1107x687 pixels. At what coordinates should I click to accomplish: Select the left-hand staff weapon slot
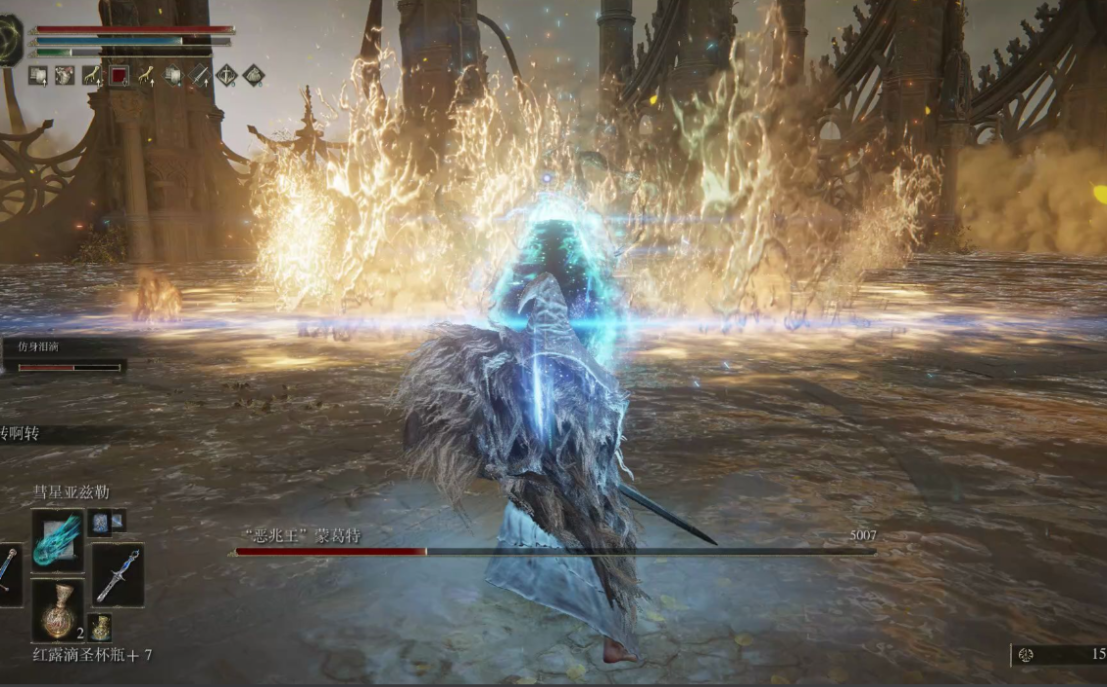[7, 575]
